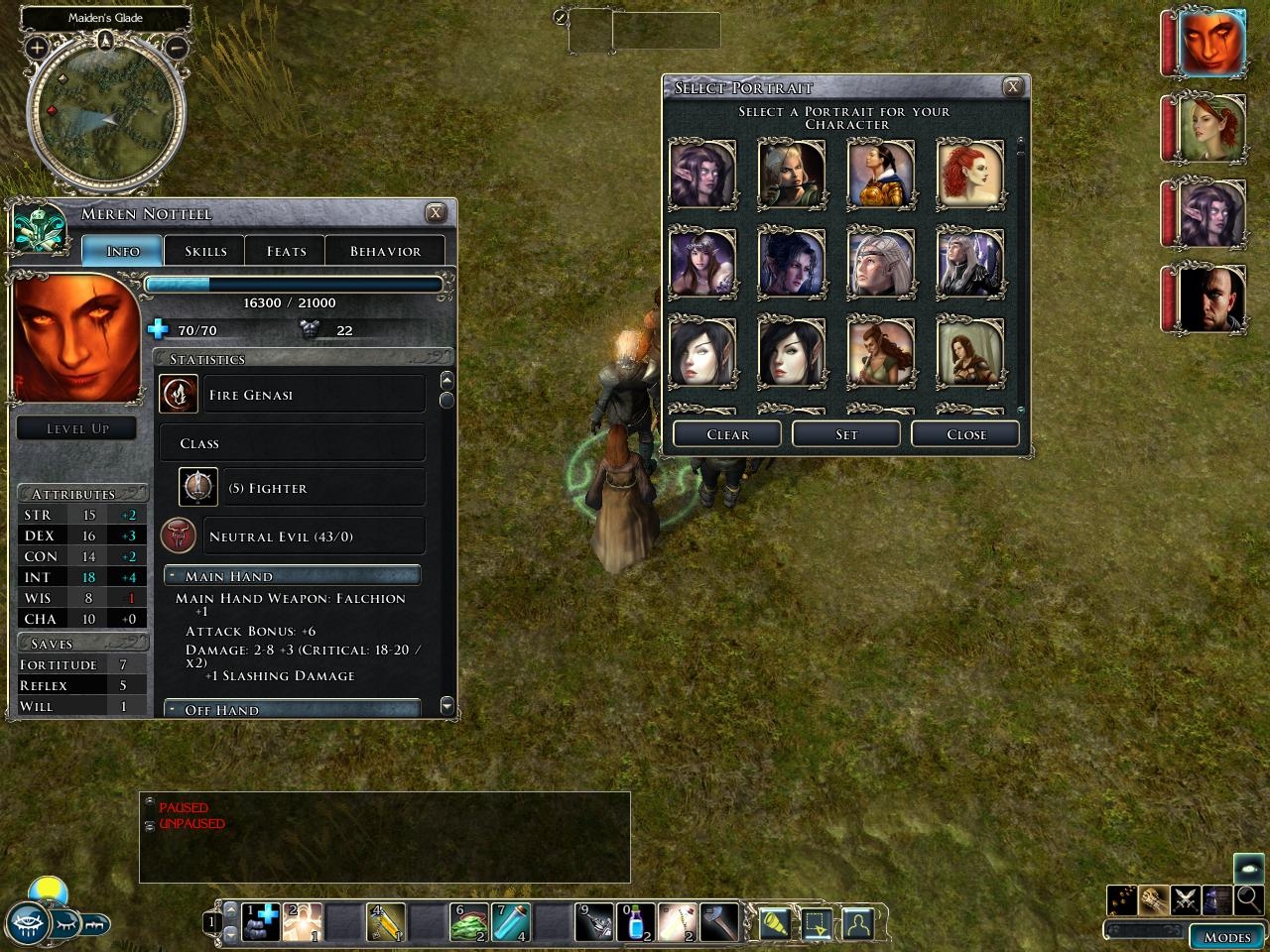Select the red-haired elf party member portrait
The height and width of the screenshot is (952, 1270).
pos(1211,128)
